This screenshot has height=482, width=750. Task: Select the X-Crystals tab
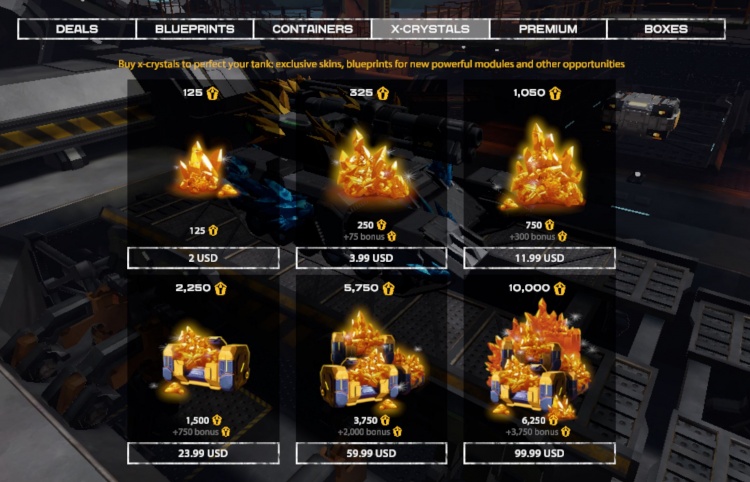point(430,29)
